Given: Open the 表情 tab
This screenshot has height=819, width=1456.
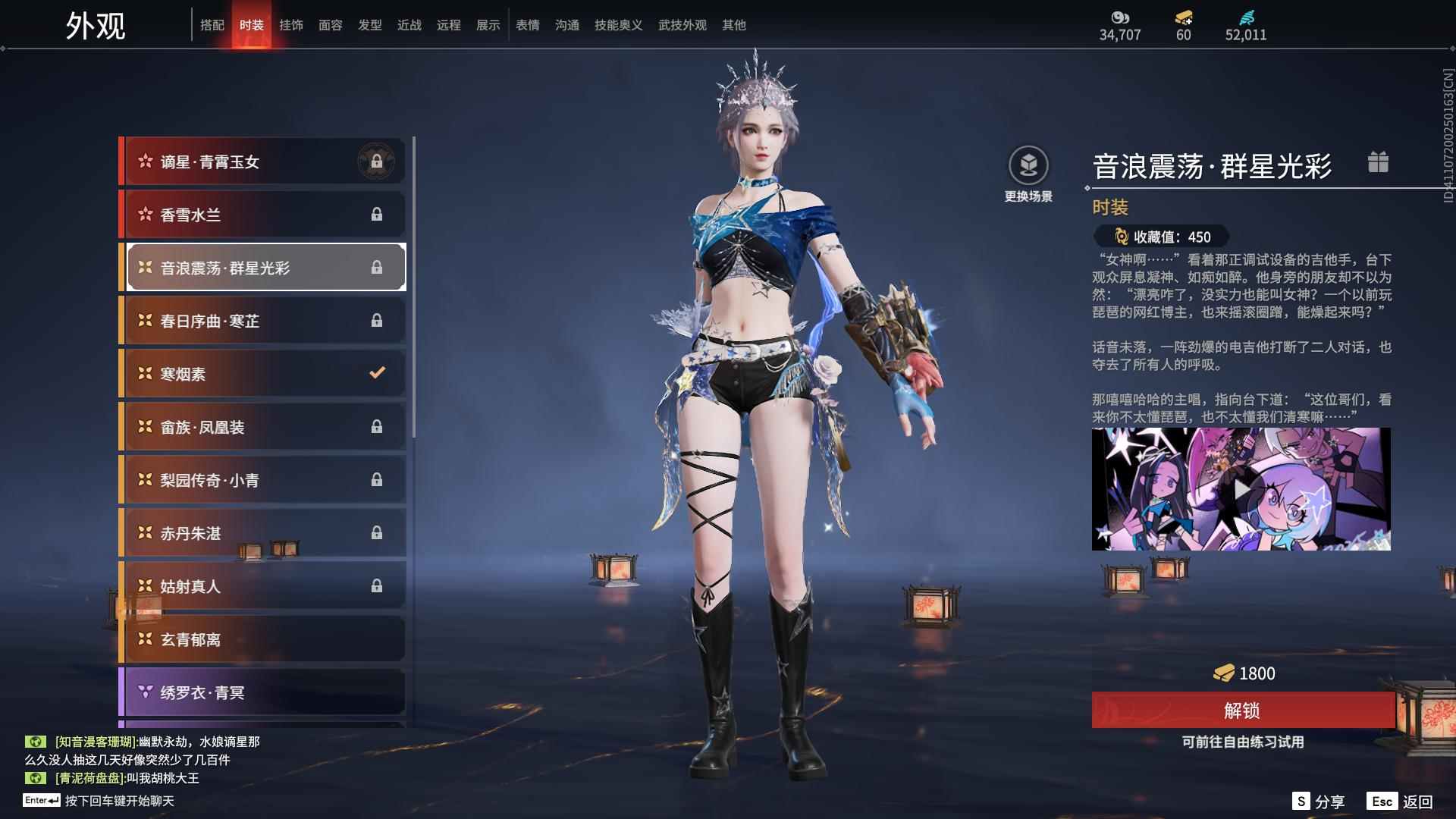Looking at the screenshot, I should (x=527, y=25).
